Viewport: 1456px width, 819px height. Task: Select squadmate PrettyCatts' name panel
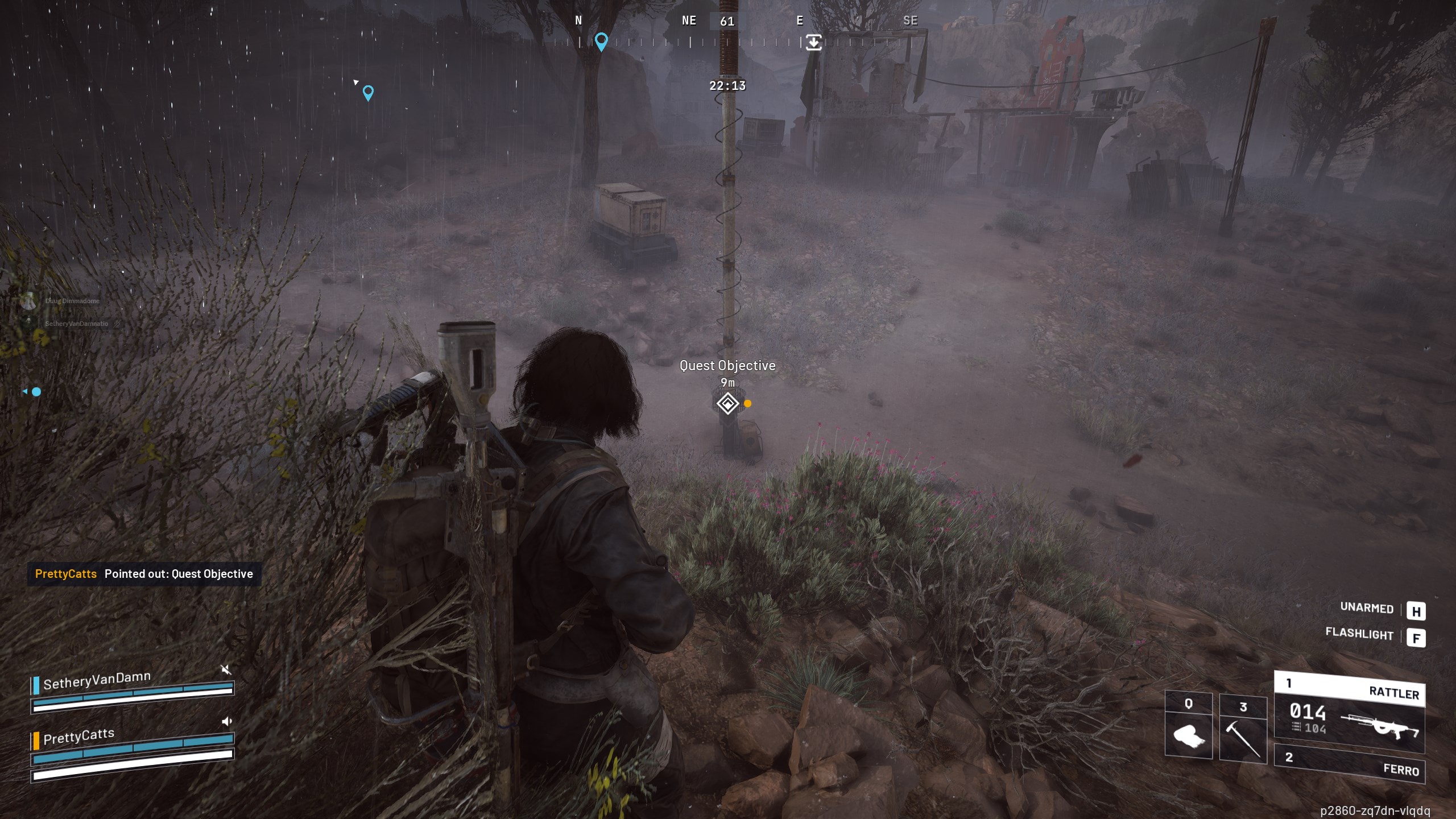click(78, 737)
